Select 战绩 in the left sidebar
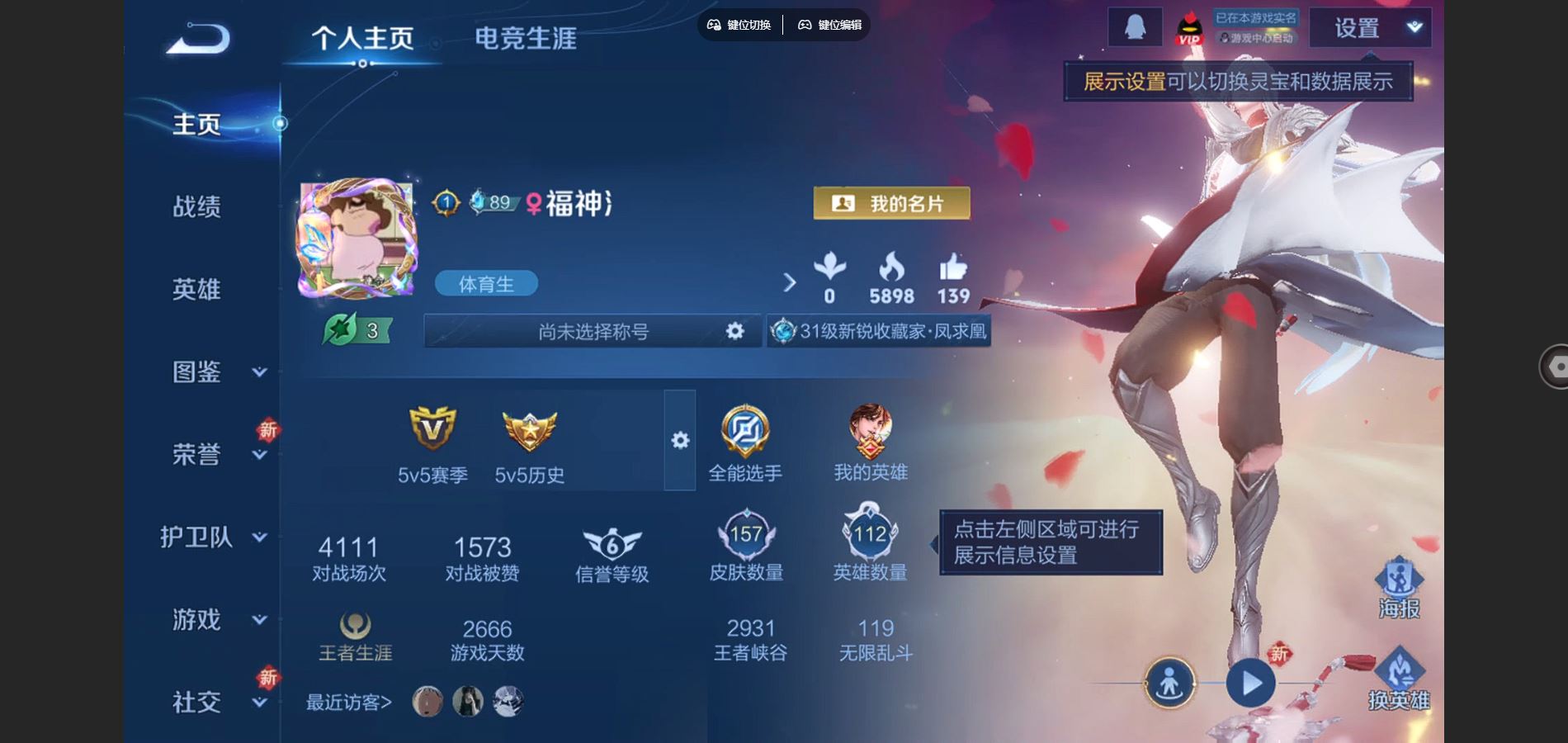Viewport: 1568px width, 743px height. [x=197, y=208]
